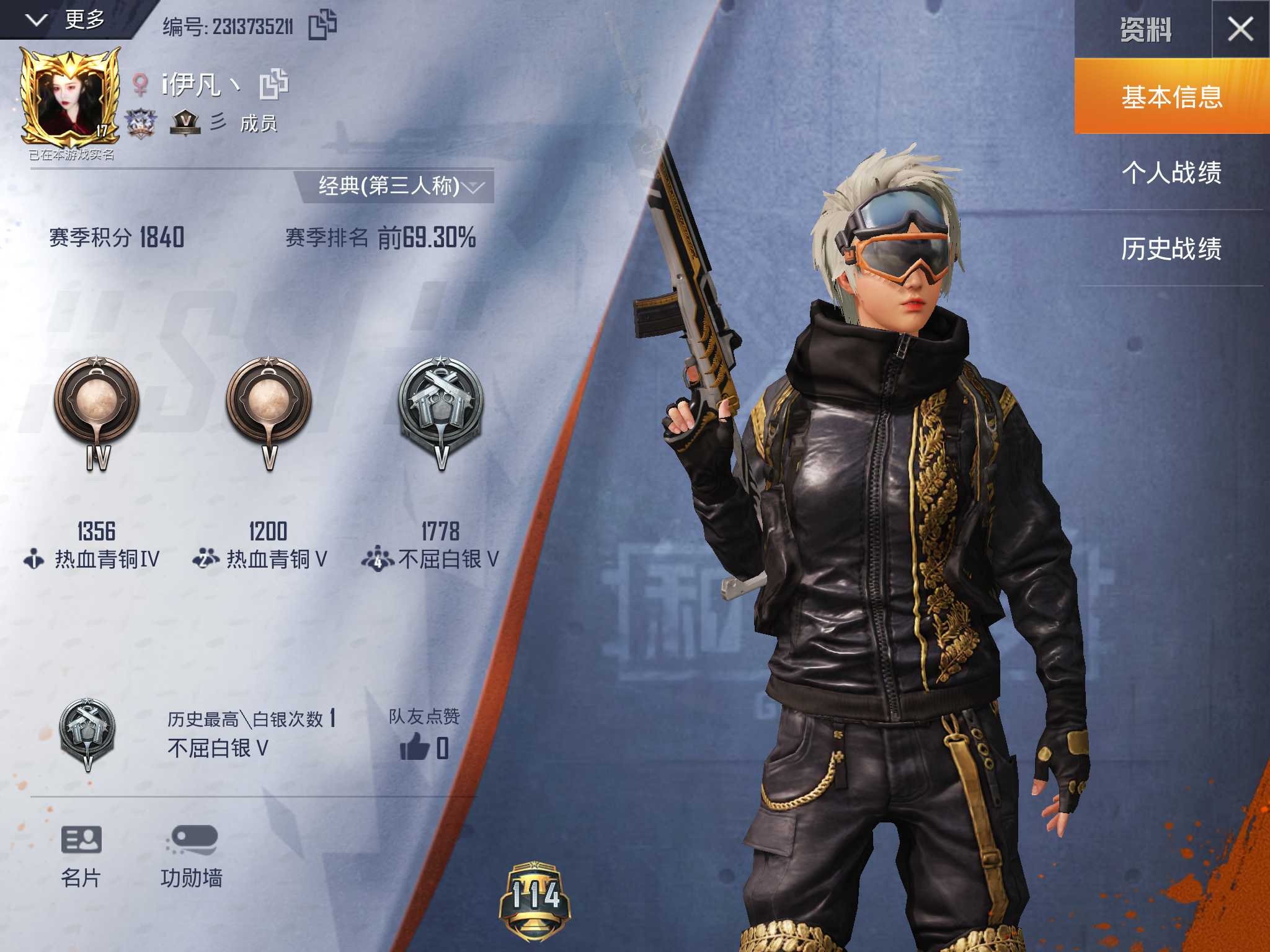Select the 基本信息 tab

[x=1171, y=97]
